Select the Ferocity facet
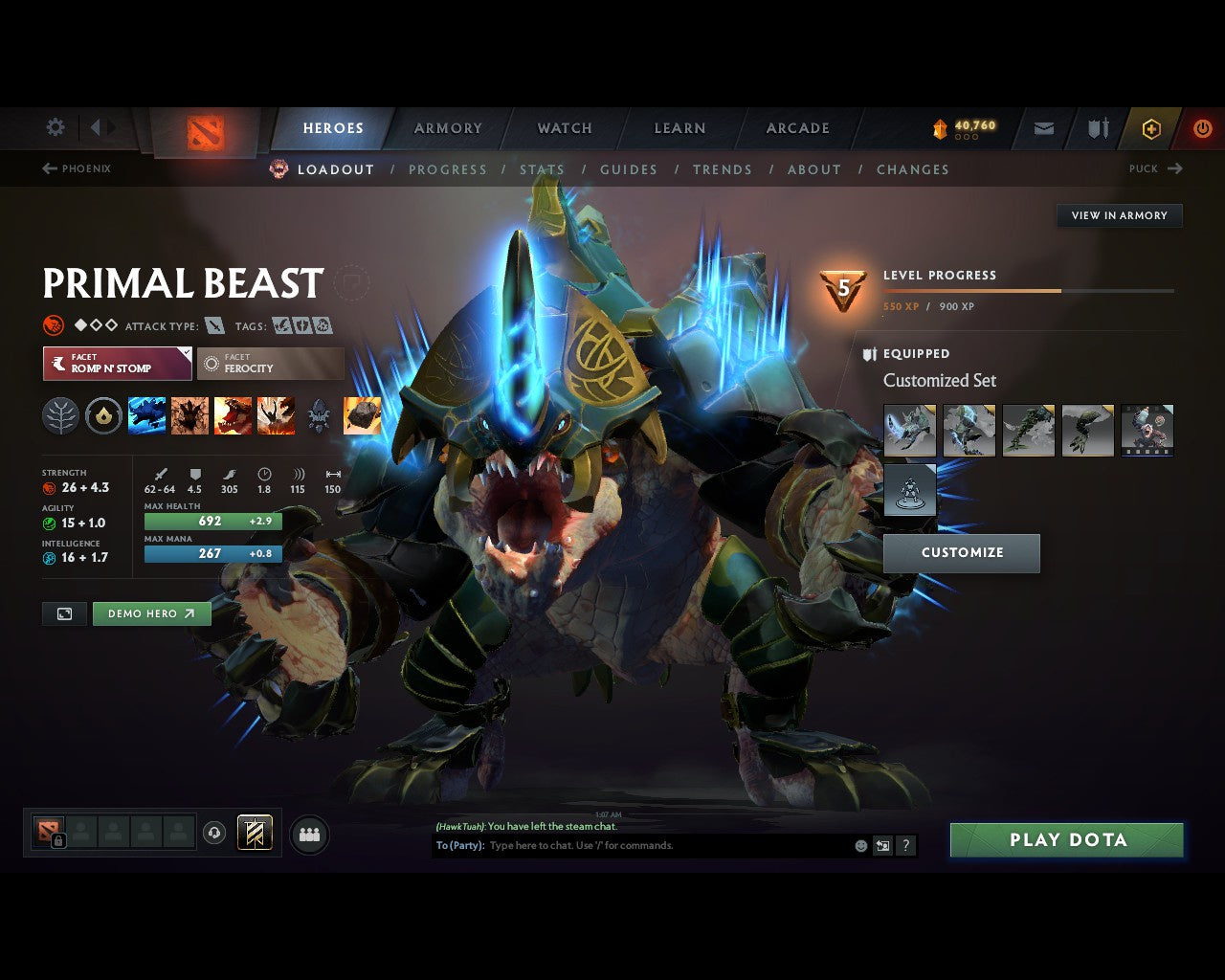This screenshot has height=980, width=1225. (x=270, y=364)
